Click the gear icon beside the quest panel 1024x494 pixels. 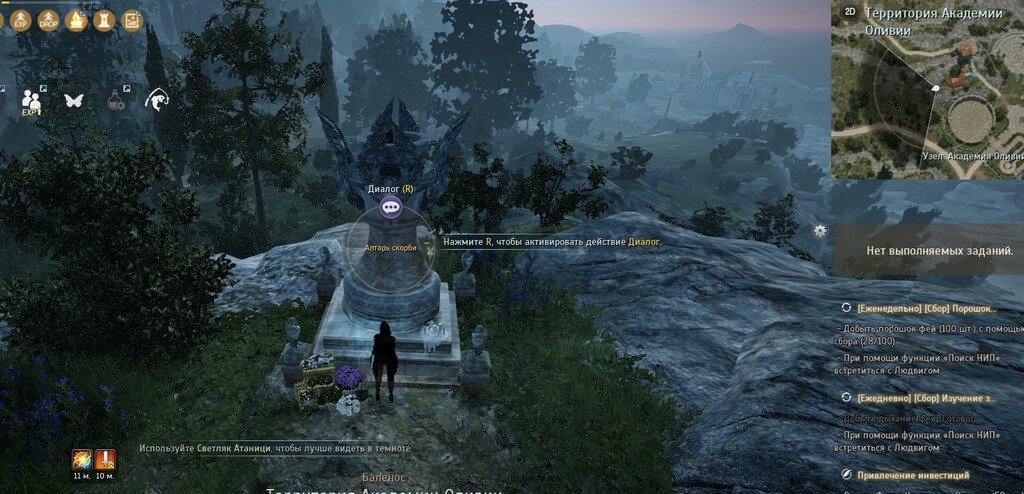pyautogui.click(x=821, y=231)
